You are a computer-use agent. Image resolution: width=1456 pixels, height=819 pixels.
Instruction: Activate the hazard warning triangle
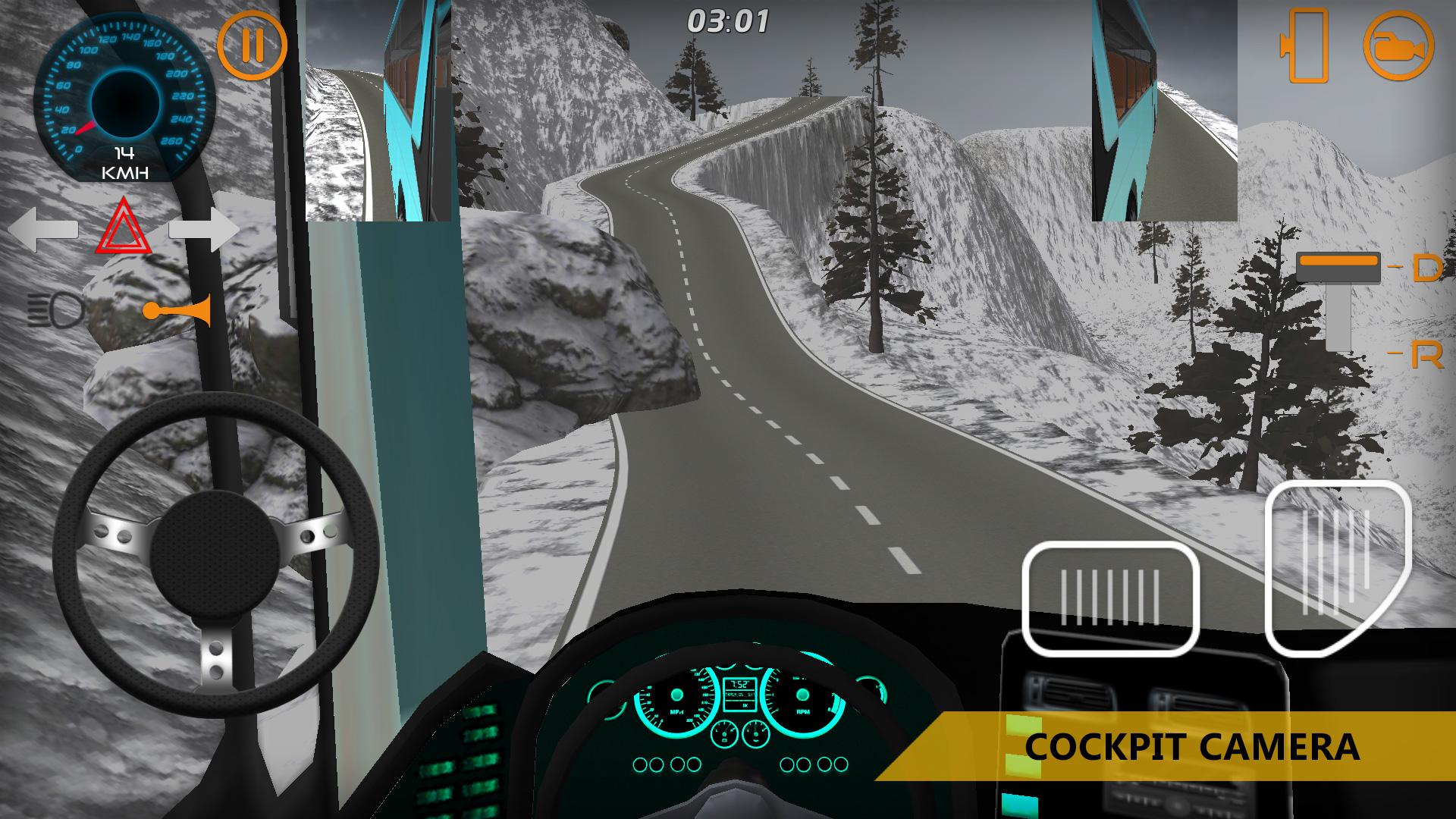coord(123,227)
